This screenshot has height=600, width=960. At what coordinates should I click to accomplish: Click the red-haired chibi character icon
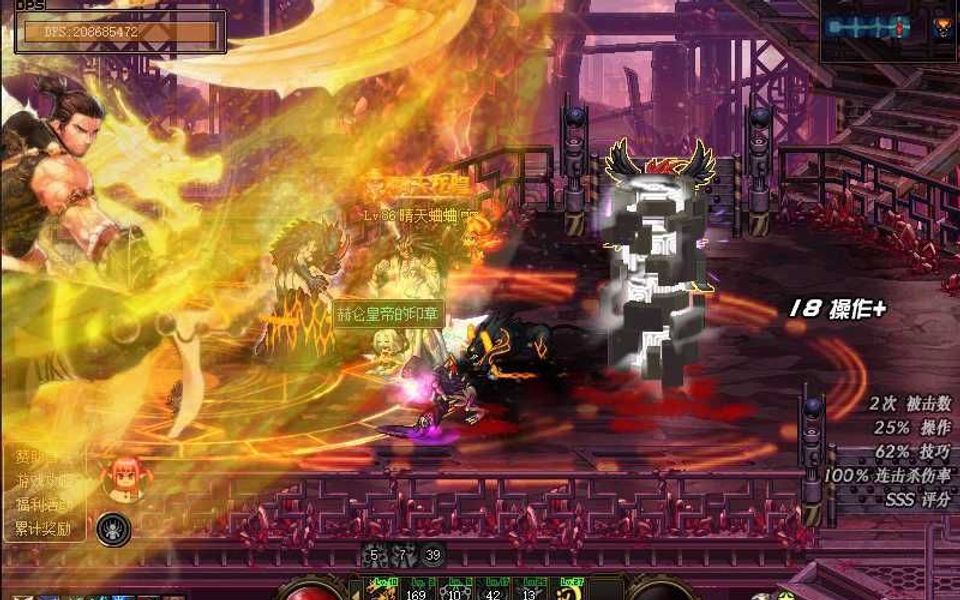[x=125, y=476]
